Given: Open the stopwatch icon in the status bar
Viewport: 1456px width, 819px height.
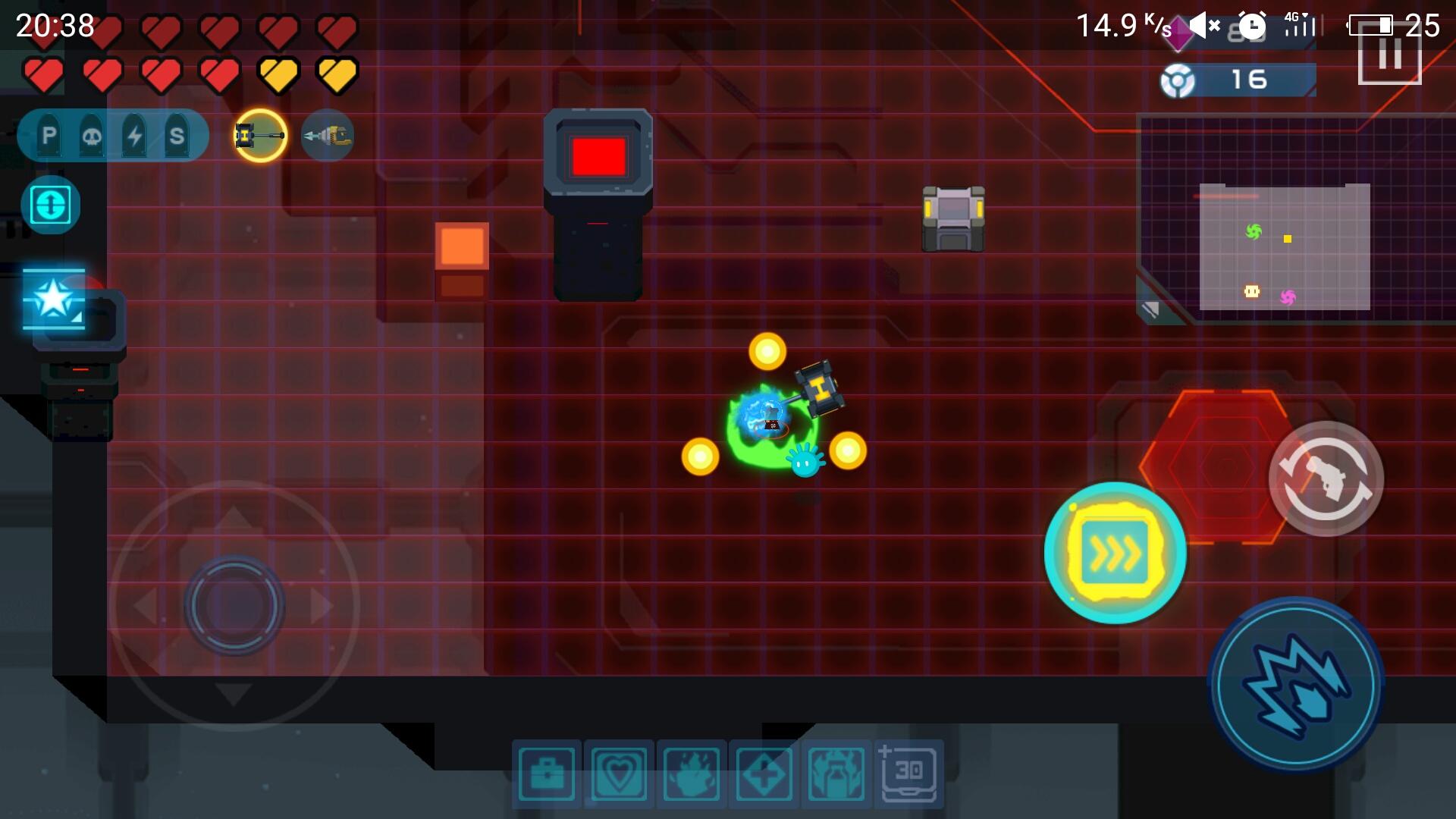Looking at the screenshot, I should pos(1254,27).
